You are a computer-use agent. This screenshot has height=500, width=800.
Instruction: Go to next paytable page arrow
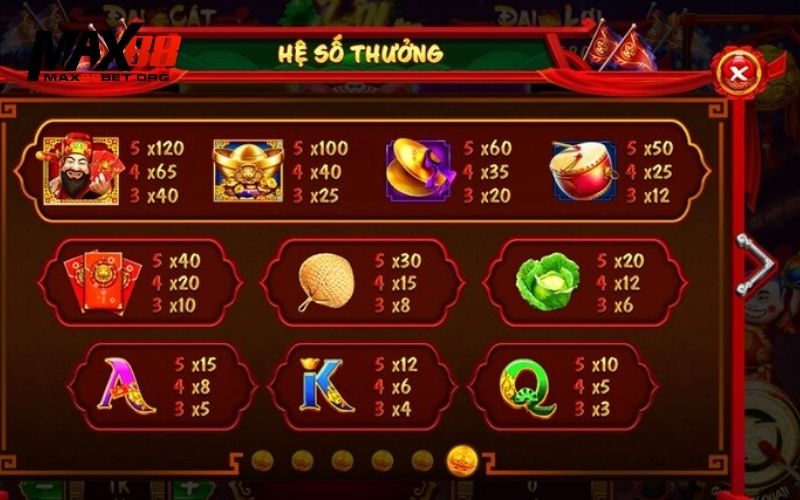753,265
